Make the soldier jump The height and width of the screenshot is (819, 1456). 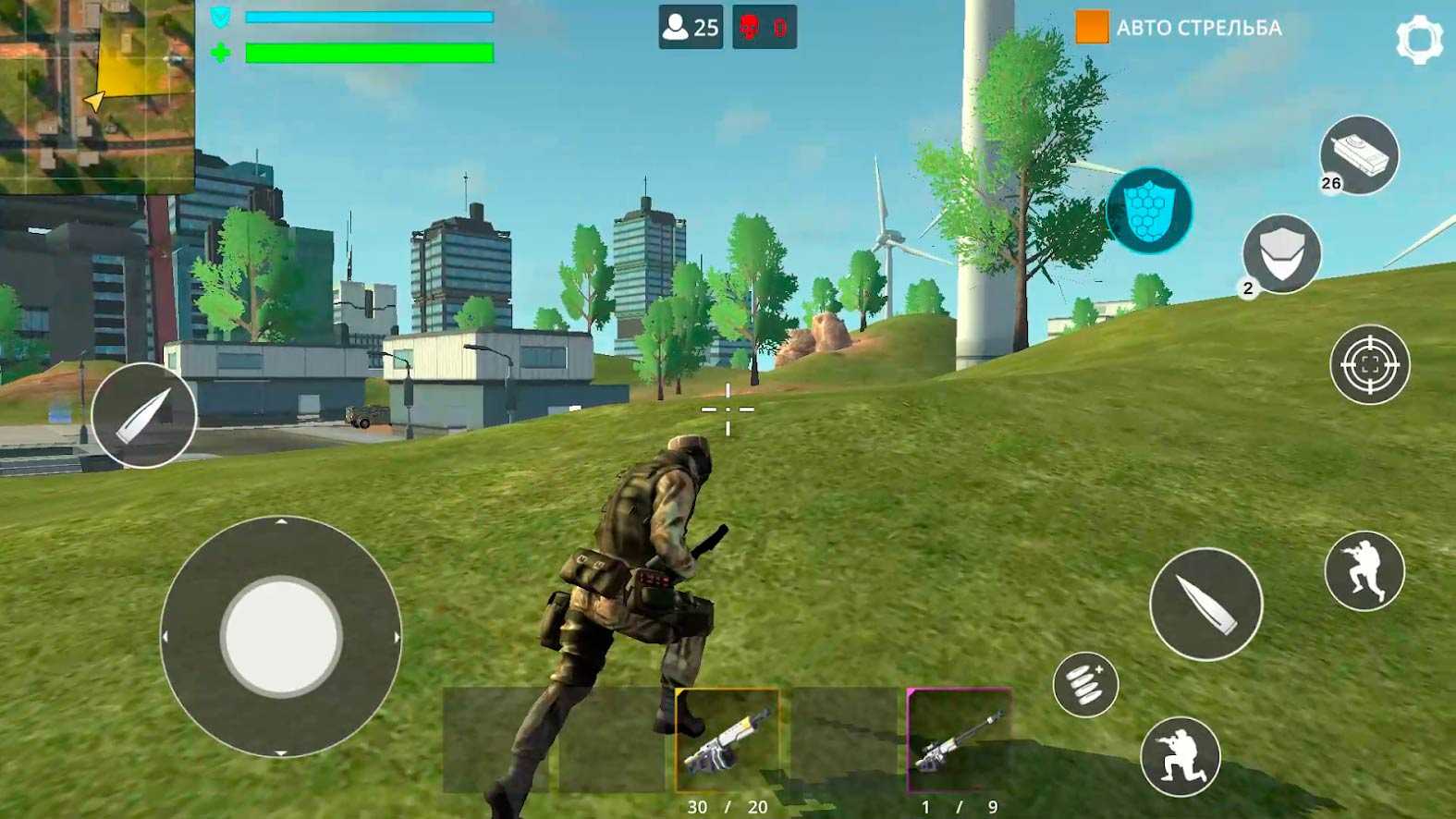point(1364,571)
